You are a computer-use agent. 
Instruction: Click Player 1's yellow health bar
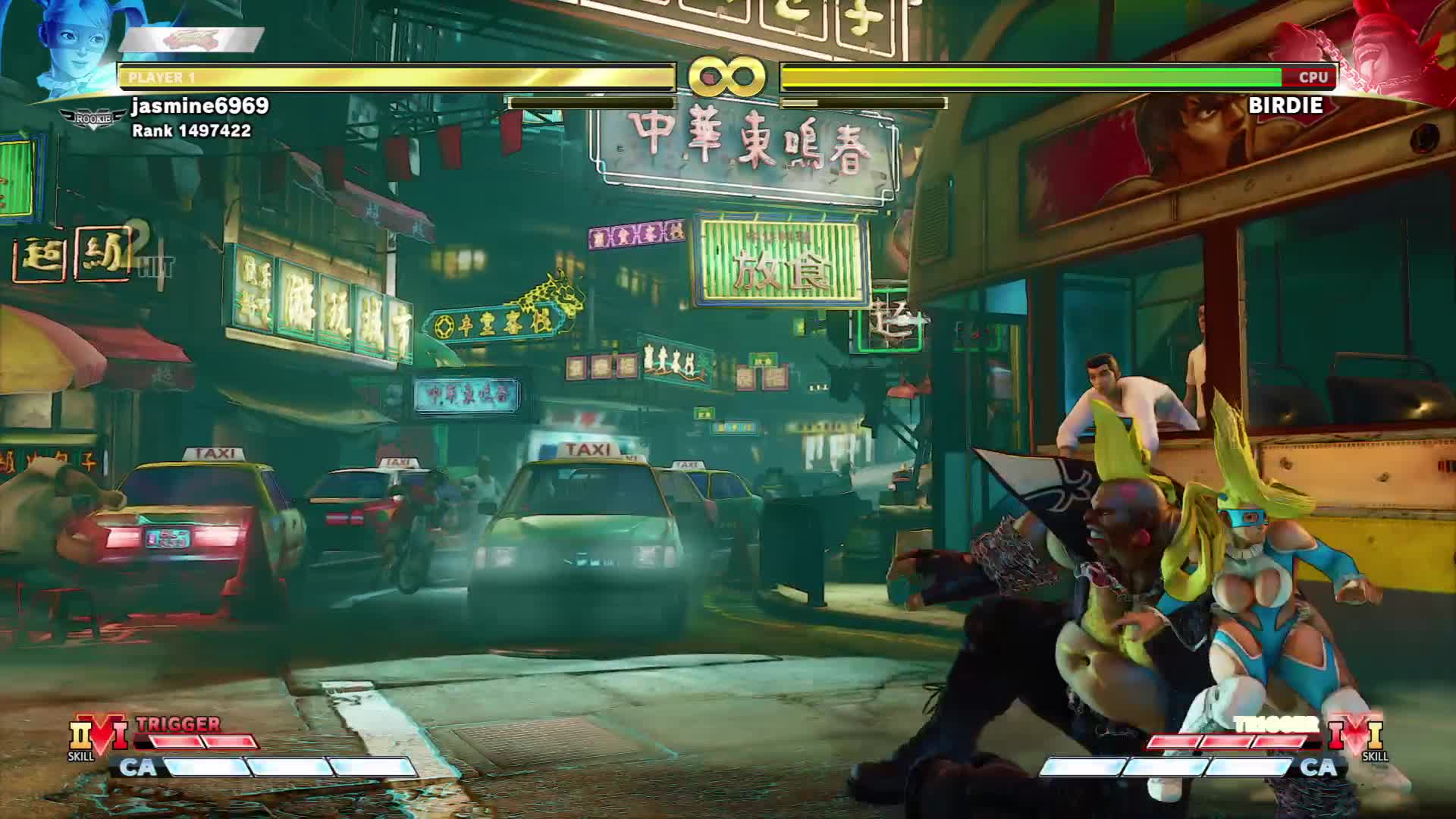point(394,76)
